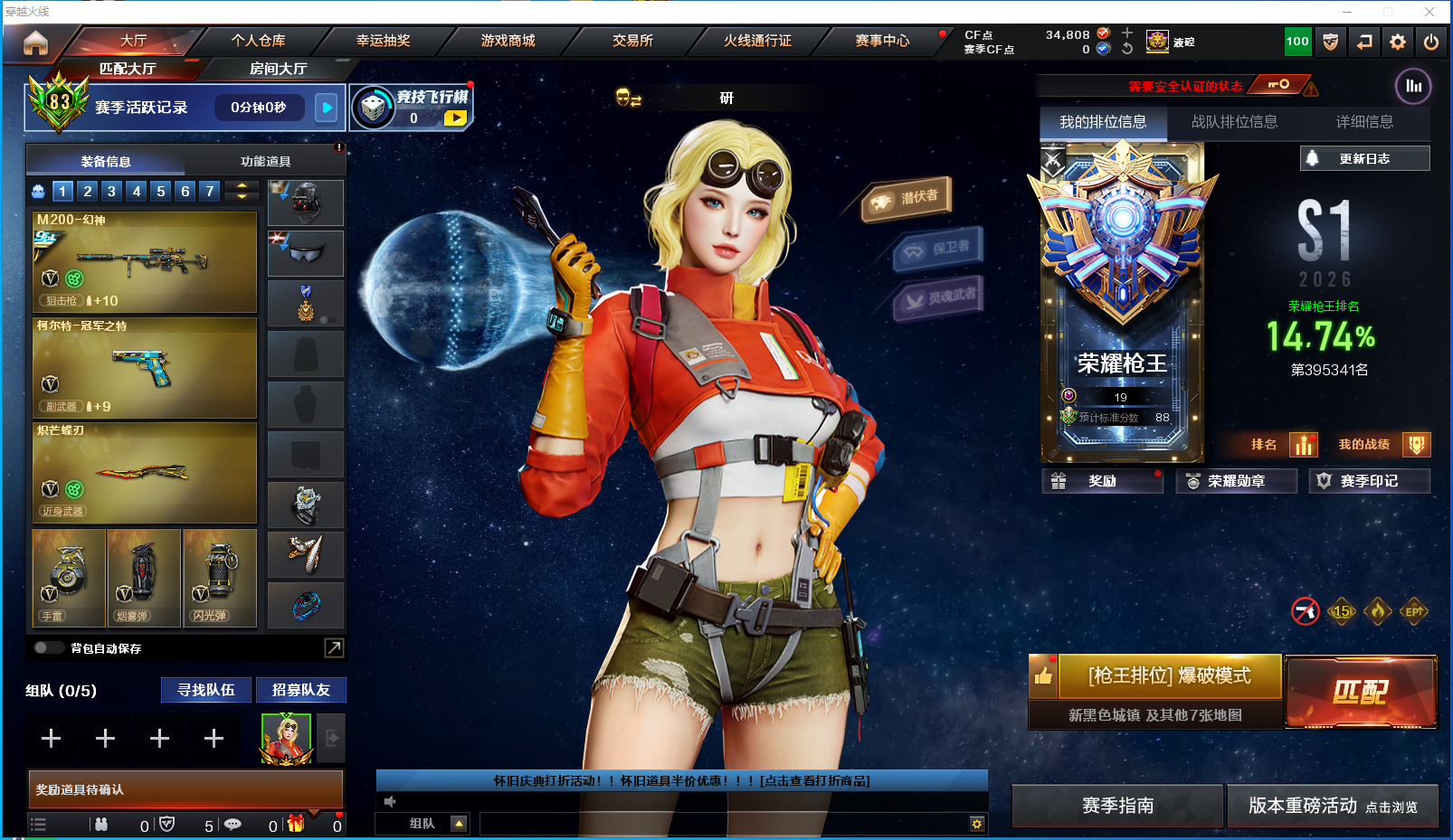Choose loadout bag number 3
Image resolution: width=1453 pixels, height=840 pixels.
(111, 191)
